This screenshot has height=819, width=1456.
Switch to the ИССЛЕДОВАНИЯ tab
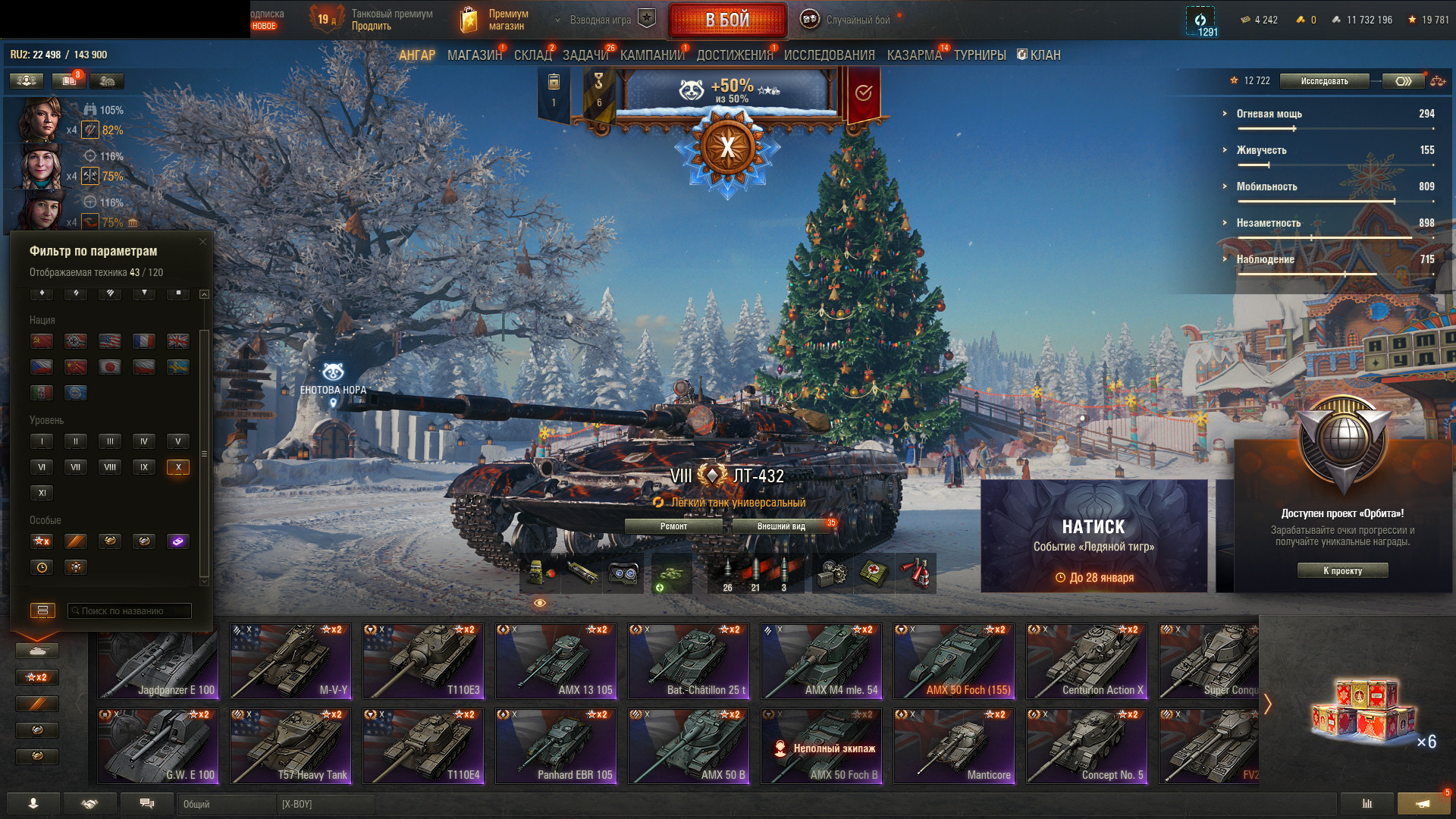[x=829, y=55]
